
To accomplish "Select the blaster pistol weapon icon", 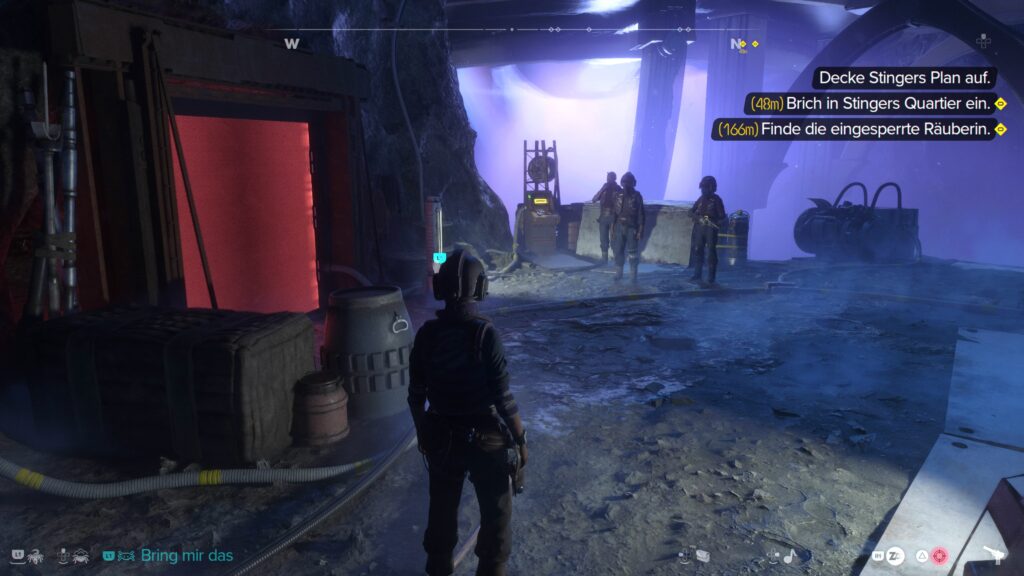I will [x=995, y=554].
